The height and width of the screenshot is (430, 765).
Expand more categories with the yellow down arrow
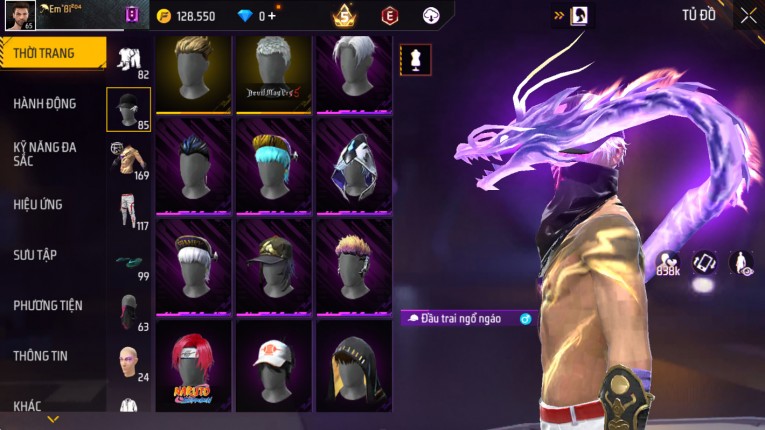(x=53, y=419)
